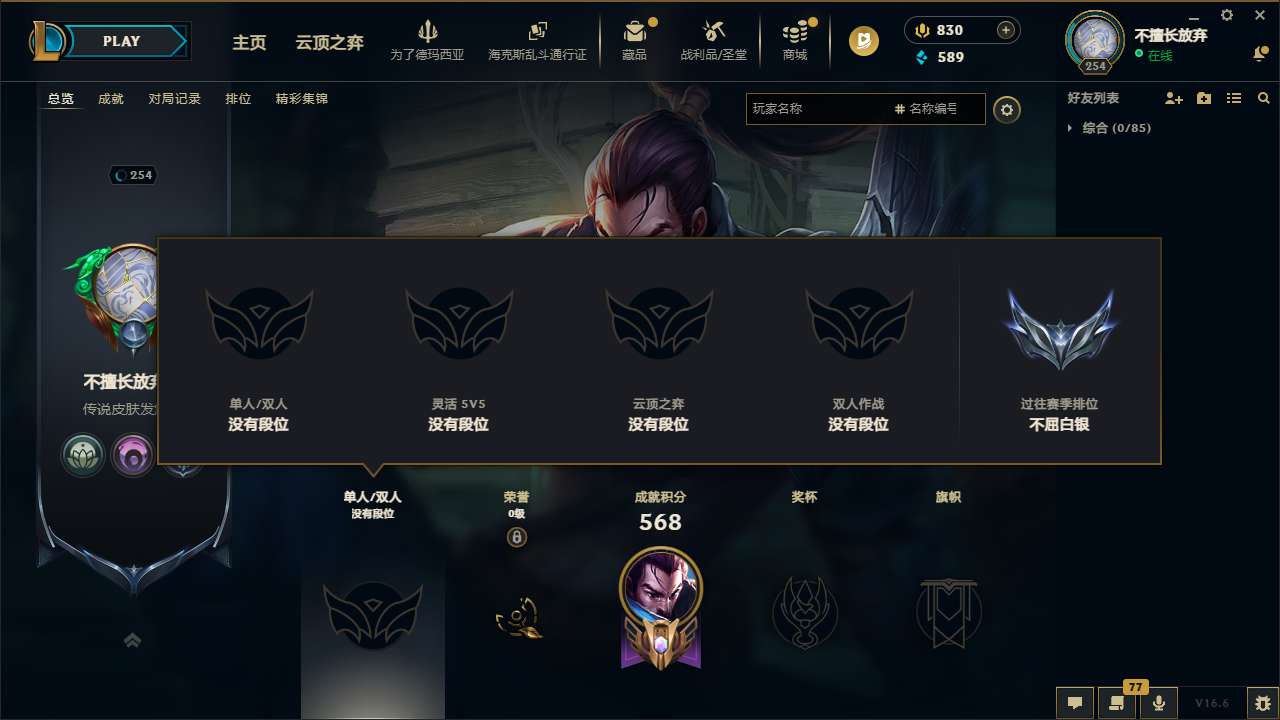Switch to the 排位 tab
The width and height of the screenshot is (1280, 720).
[x=238, y=99]
